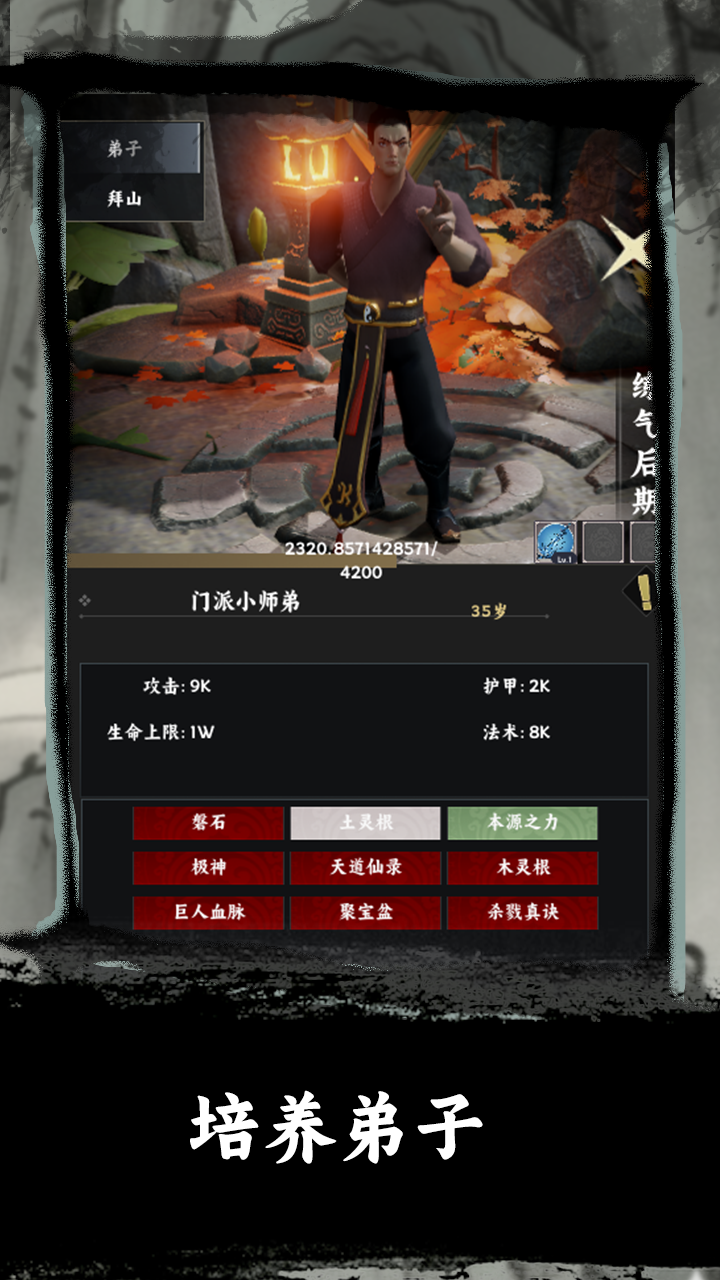Select the 木灵根 trait

click(522, 868)
